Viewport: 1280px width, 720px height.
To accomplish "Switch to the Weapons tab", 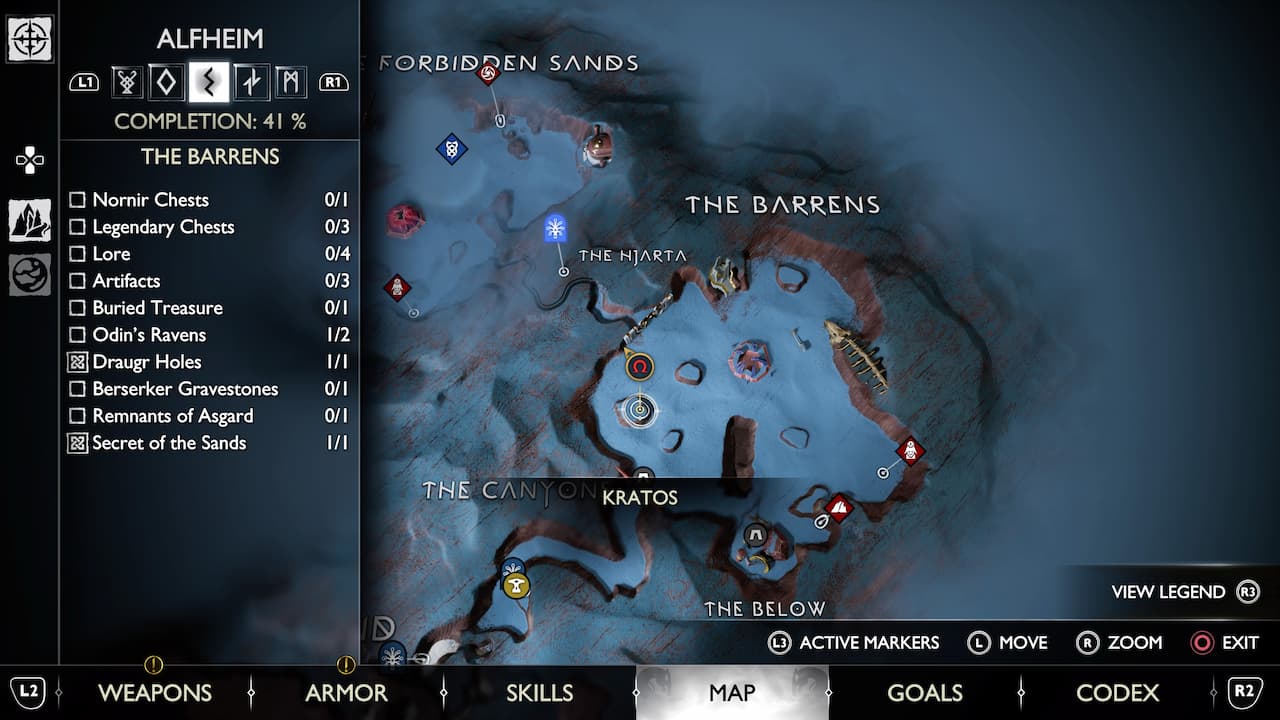I will coord(154,692).
